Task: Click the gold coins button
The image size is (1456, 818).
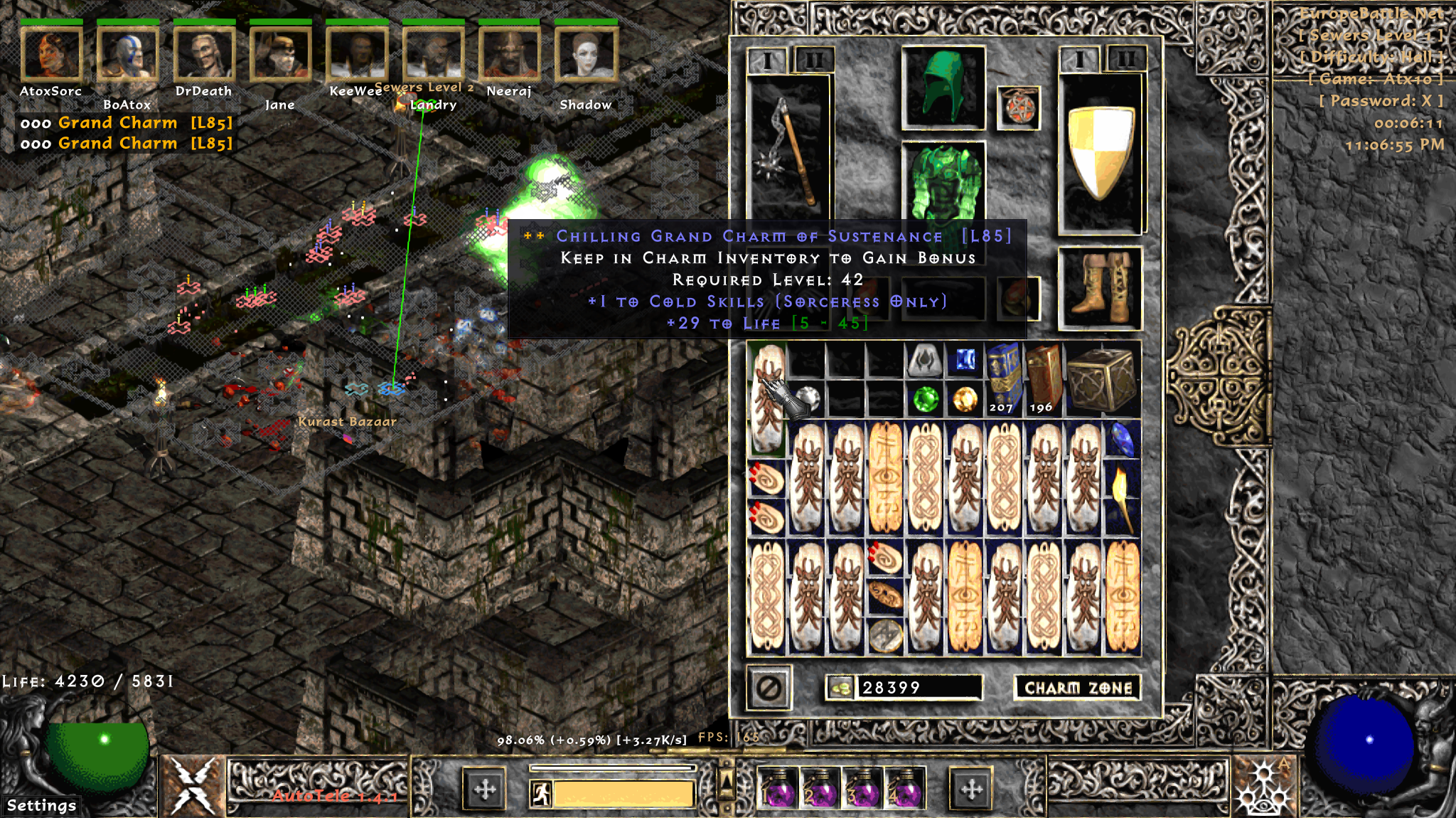Action: point(840,688)
